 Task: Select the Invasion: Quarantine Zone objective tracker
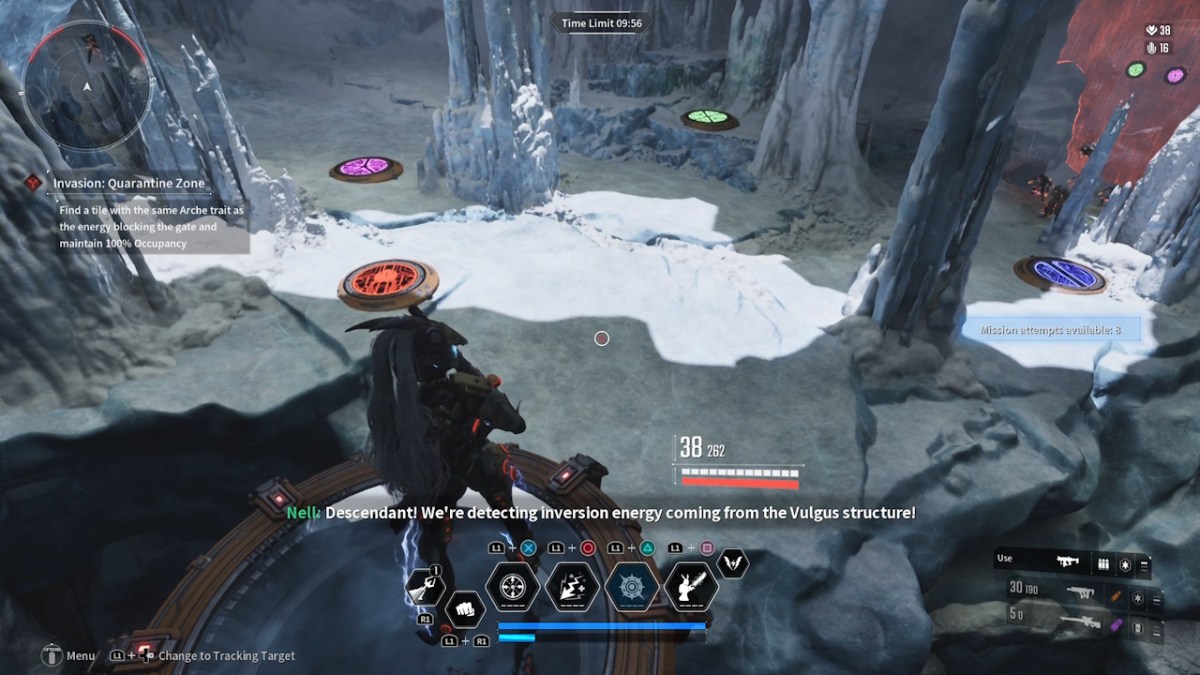point(129,184)
